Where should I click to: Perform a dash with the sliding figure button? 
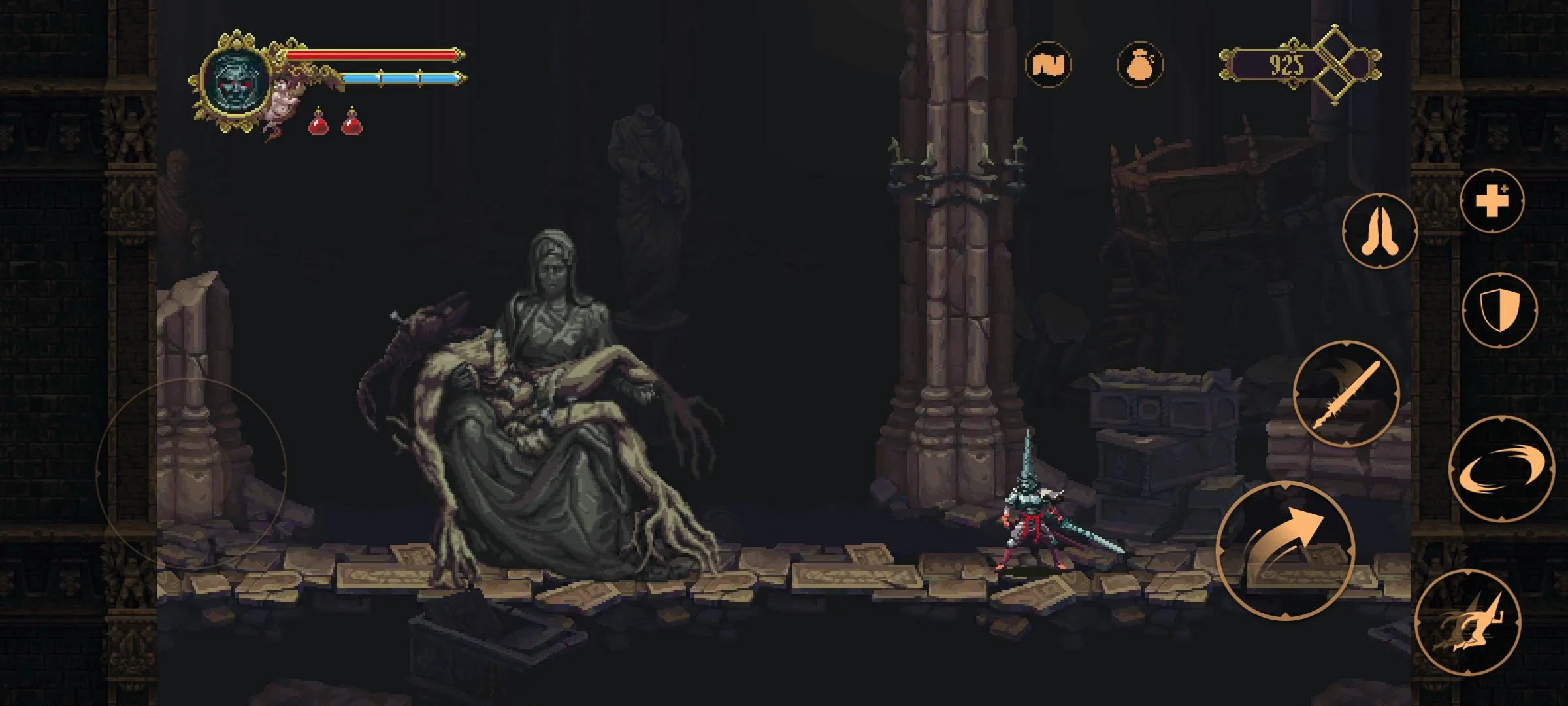coord(1467,622)
